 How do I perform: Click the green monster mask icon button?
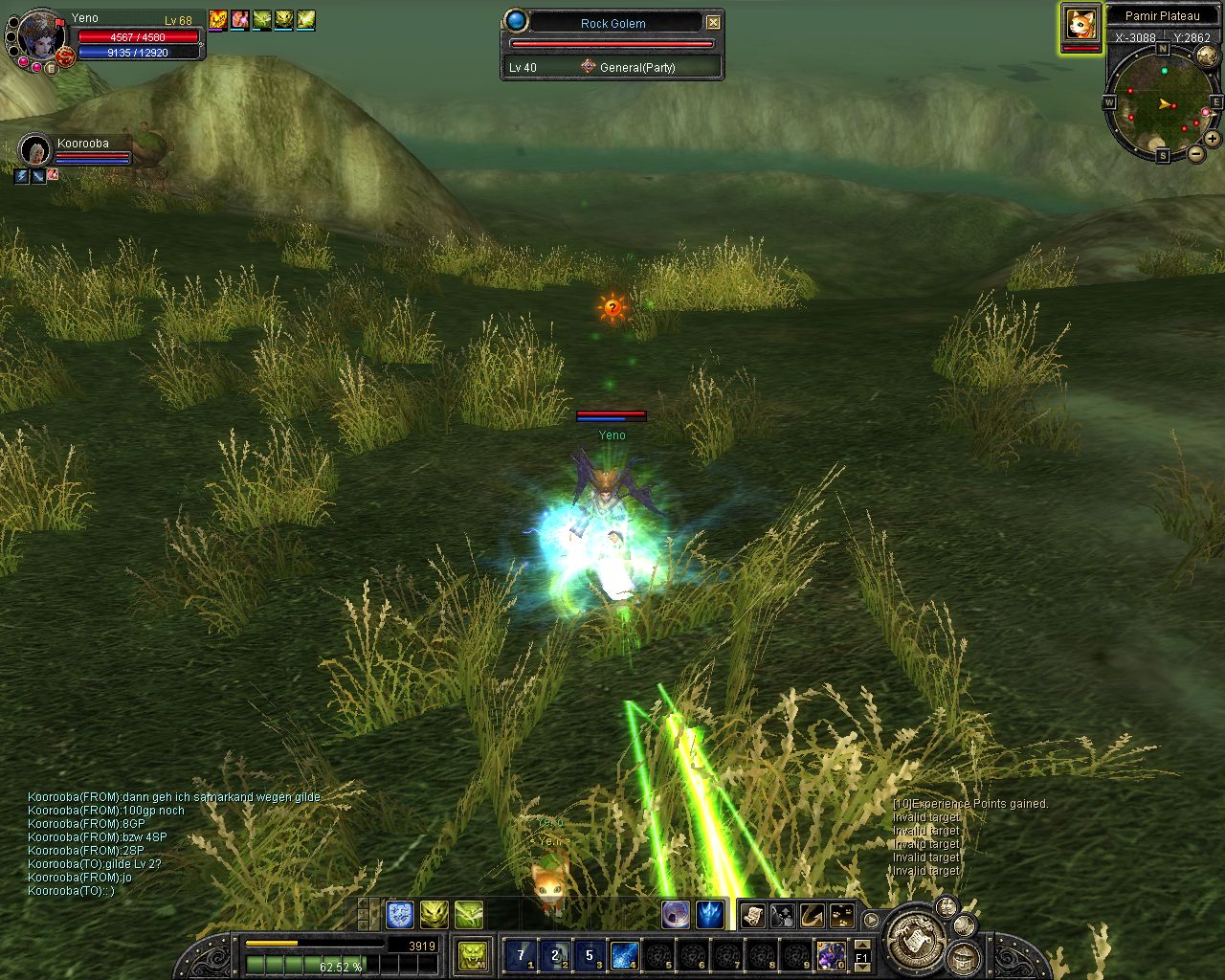[x=473, y=954]
